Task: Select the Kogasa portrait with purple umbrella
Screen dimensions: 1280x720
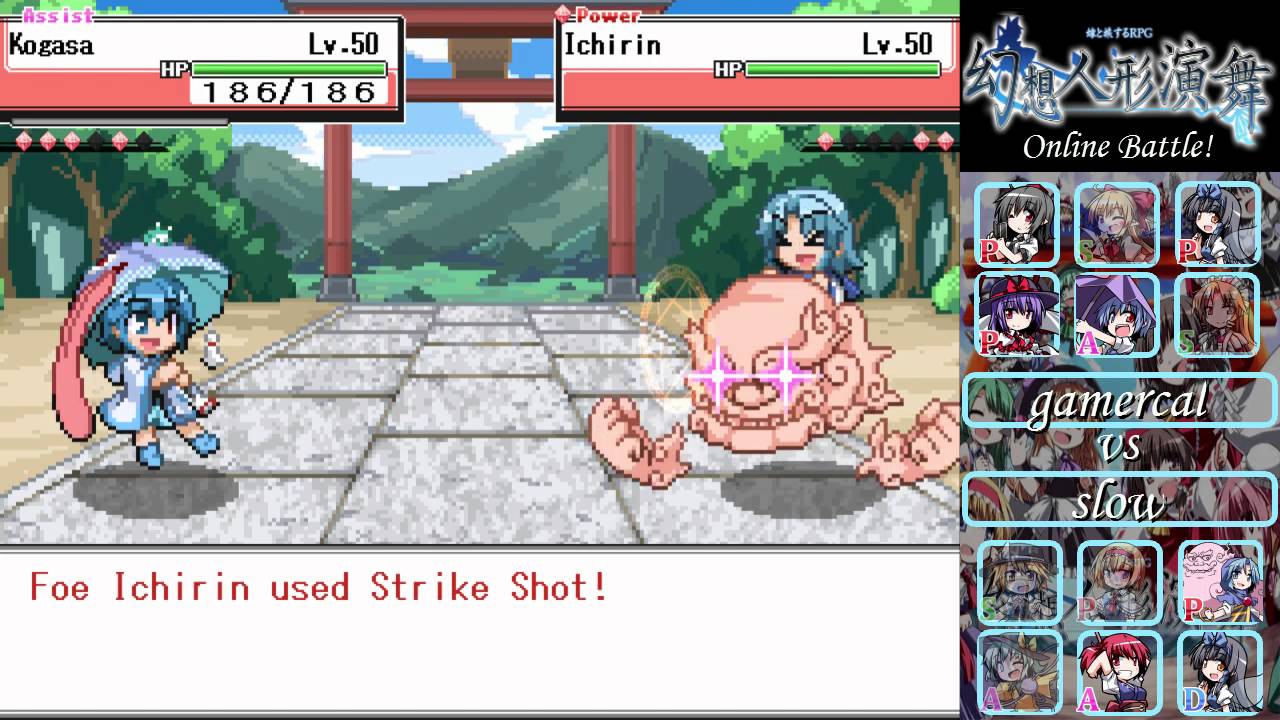Action: [x=1116, y=315]
